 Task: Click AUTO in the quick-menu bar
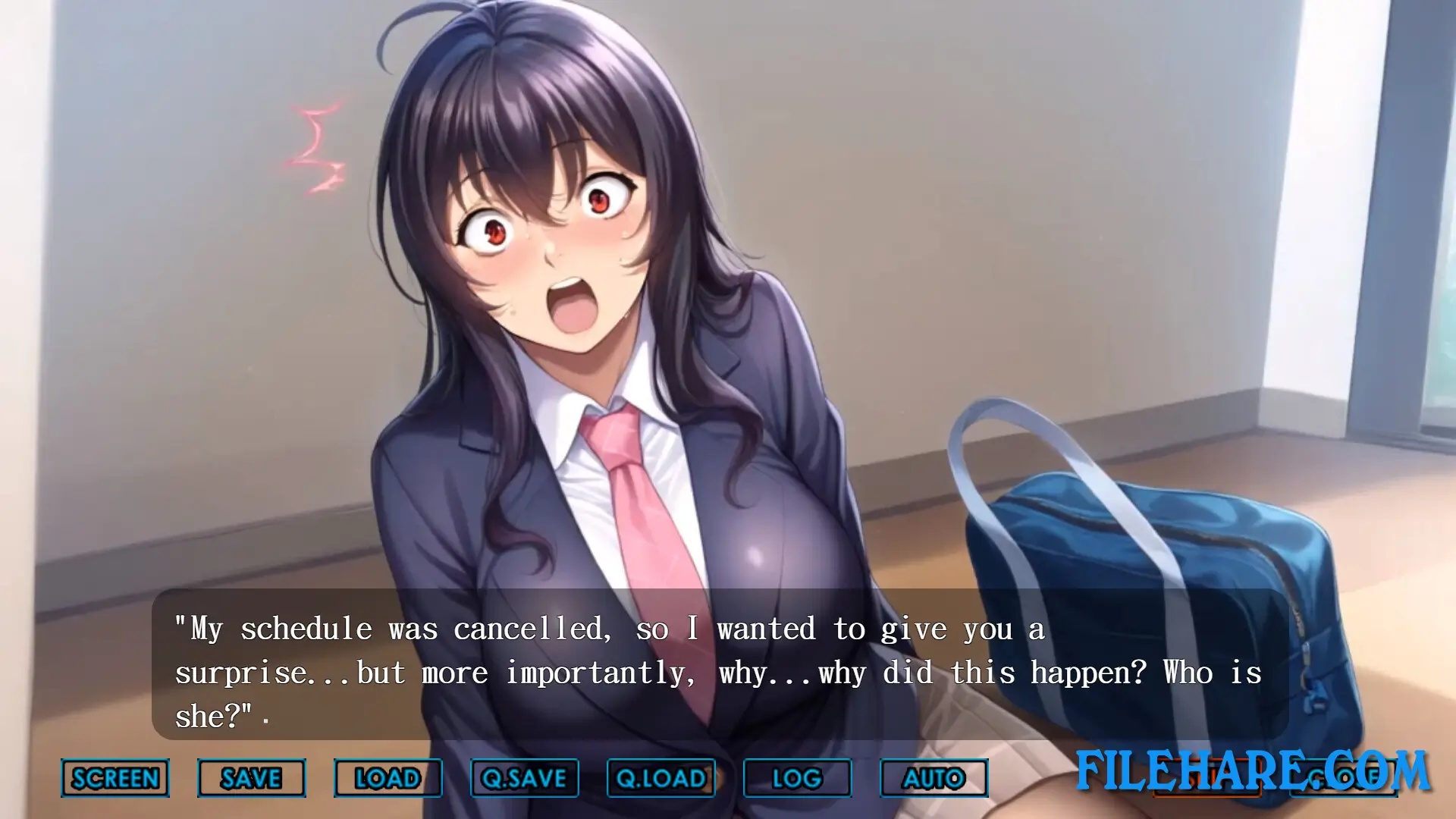click(934, 778)
